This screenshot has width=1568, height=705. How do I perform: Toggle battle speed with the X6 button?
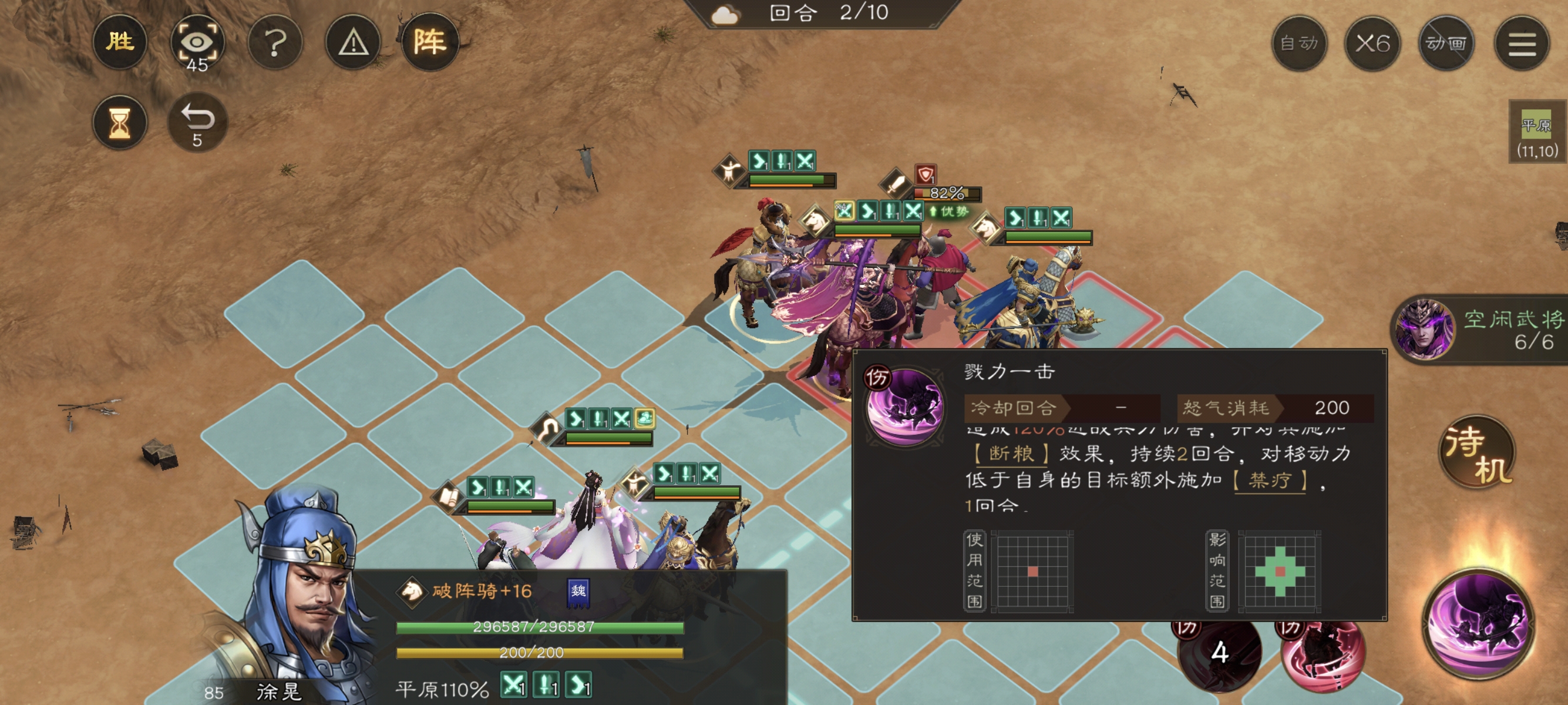1372,43
